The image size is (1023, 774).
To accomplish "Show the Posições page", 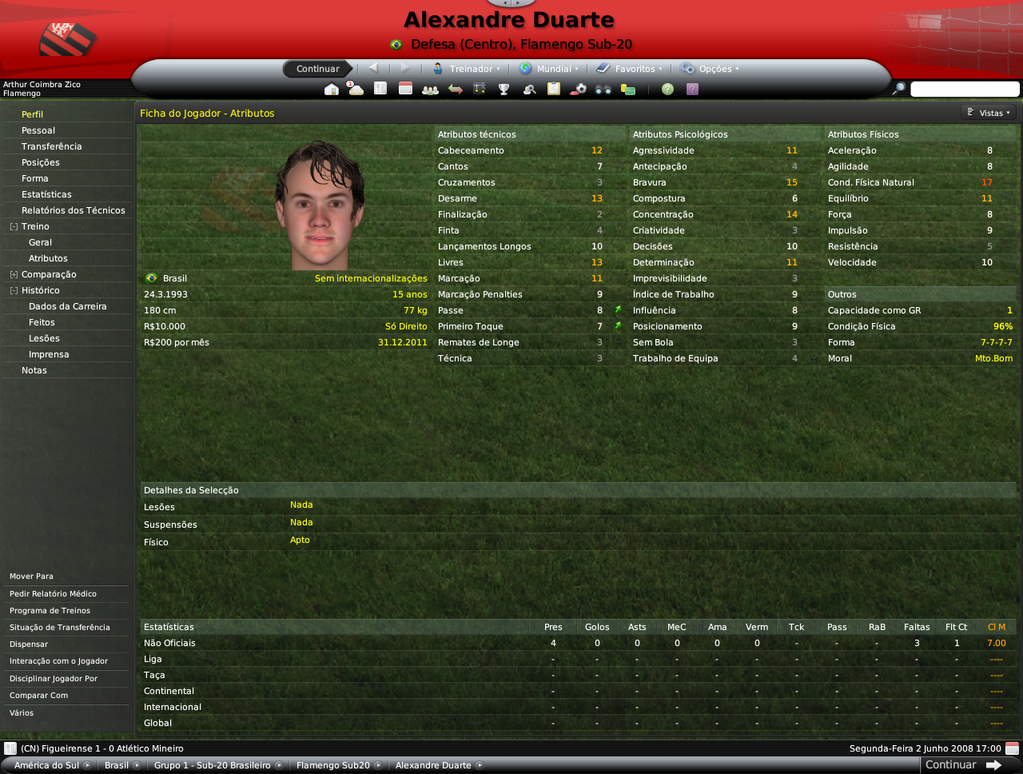I will pos(41,163).
